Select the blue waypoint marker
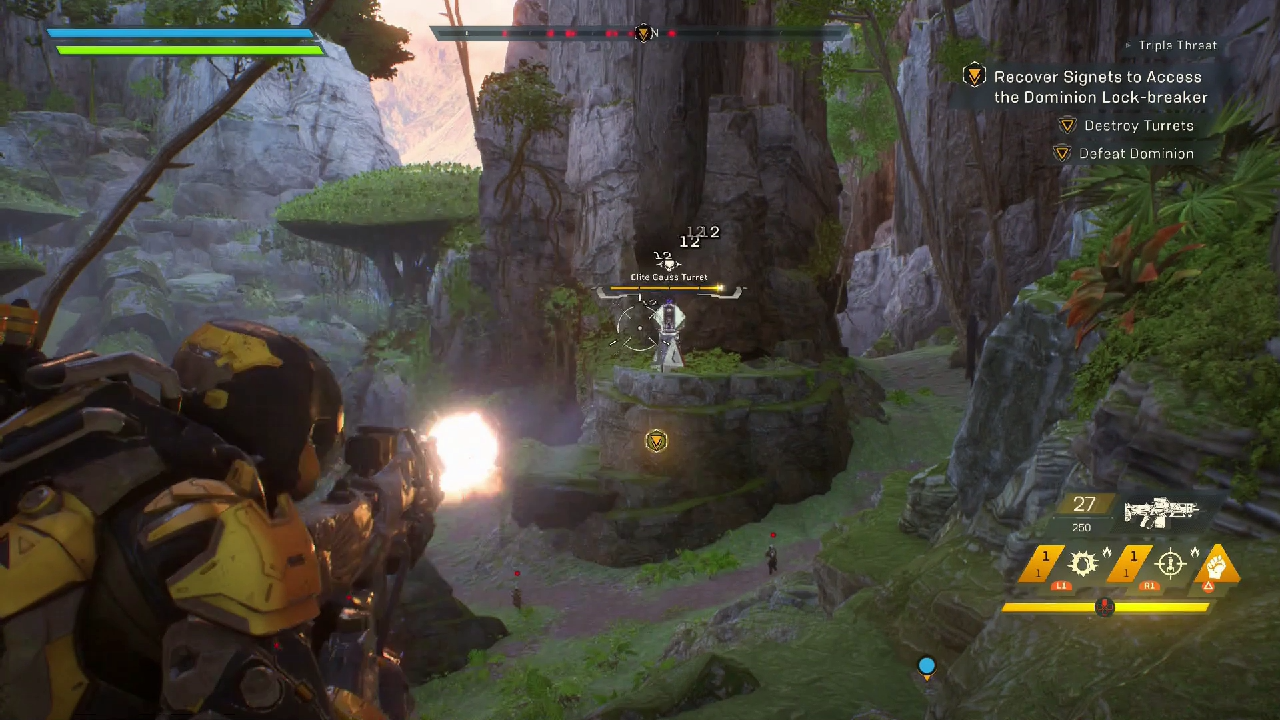Image resolution: width=1280 pixels, height=720 pixels. pos(926,666)
